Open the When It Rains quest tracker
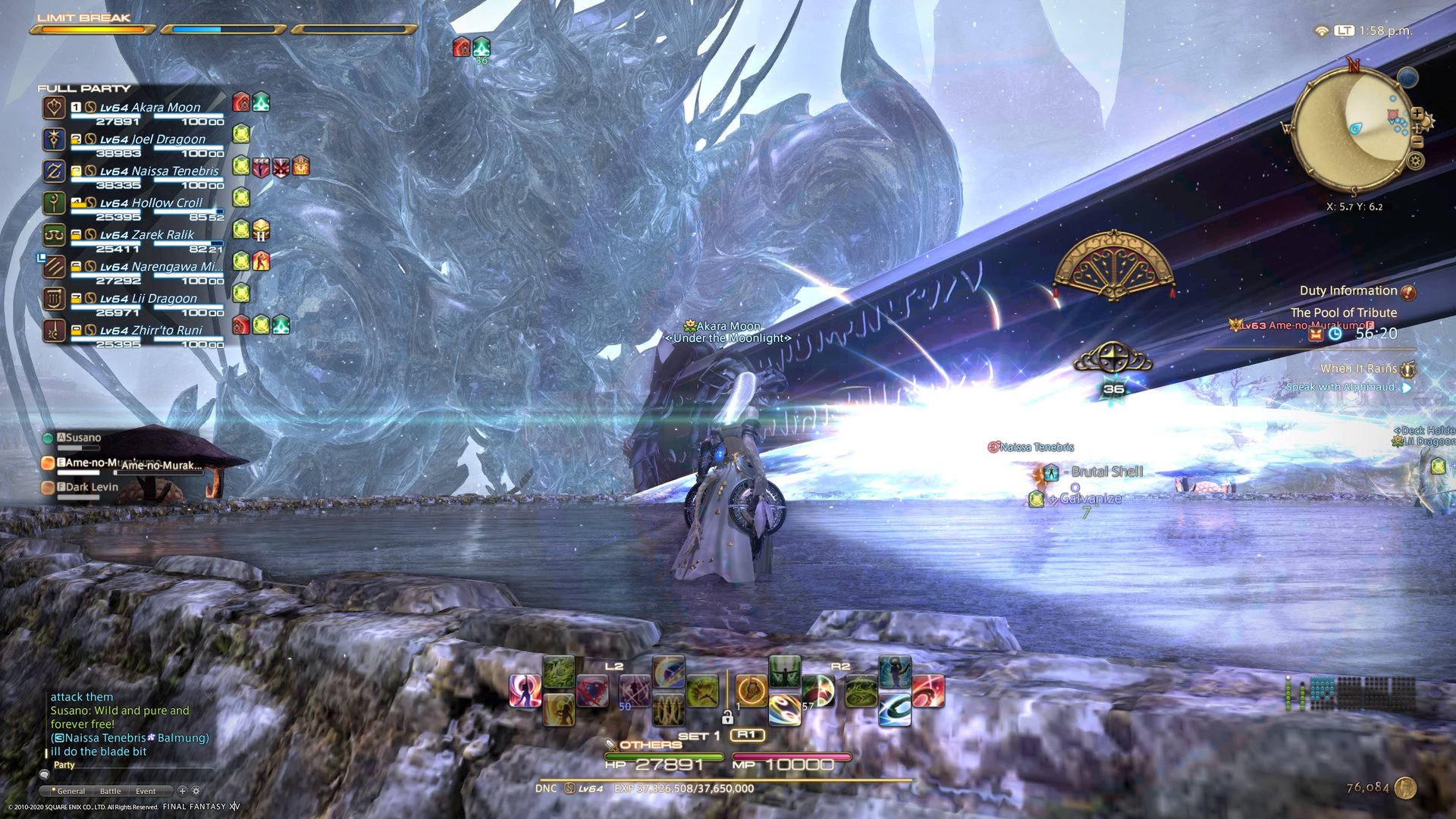The width and height of the screenshot is (1456, 819). [1358, 369]
